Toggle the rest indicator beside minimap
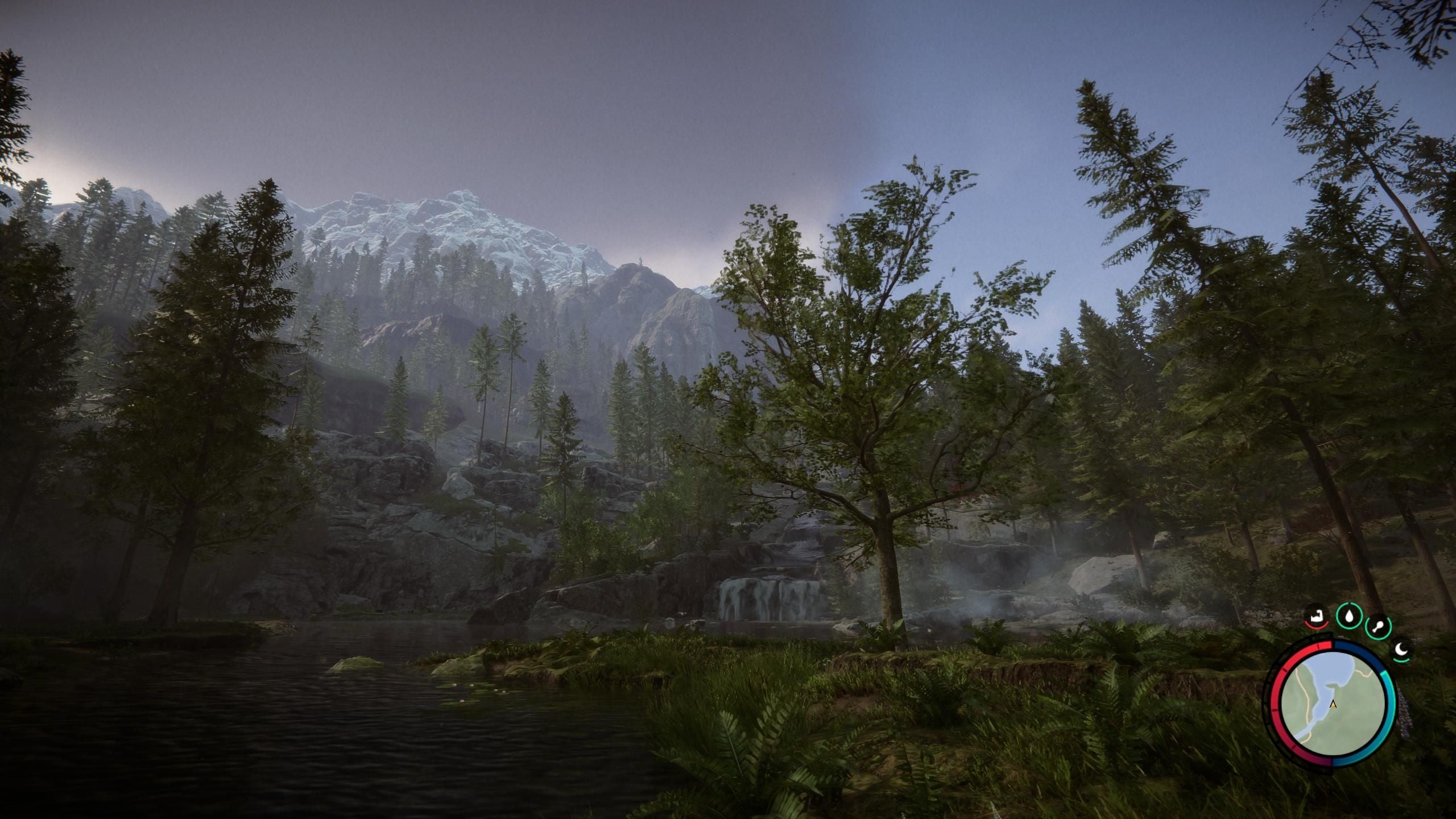This screenshot has width=1456, height=819. (x=1401, y=650)
